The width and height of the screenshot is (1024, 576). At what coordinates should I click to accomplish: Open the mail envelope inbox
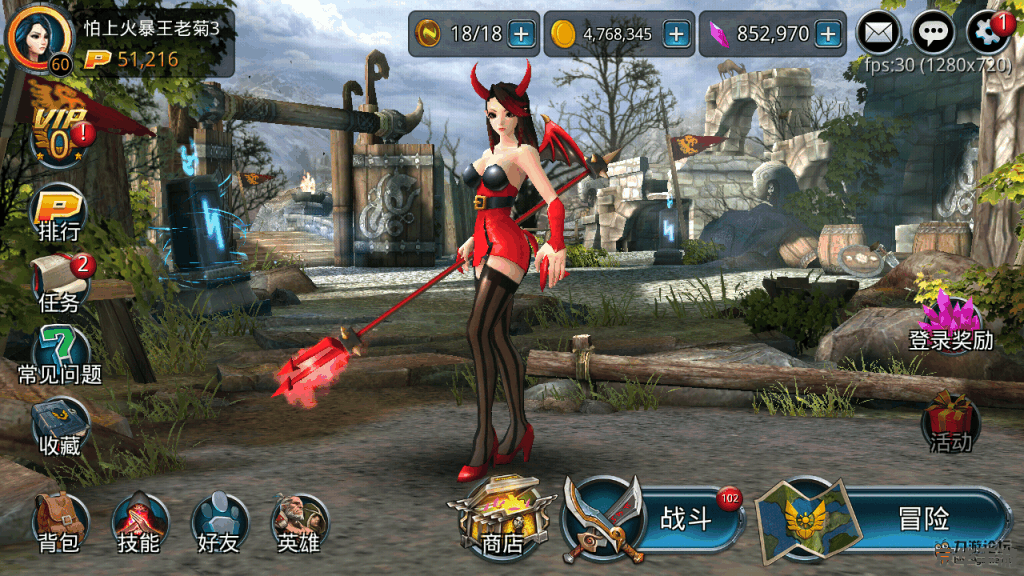coord(879,34)
